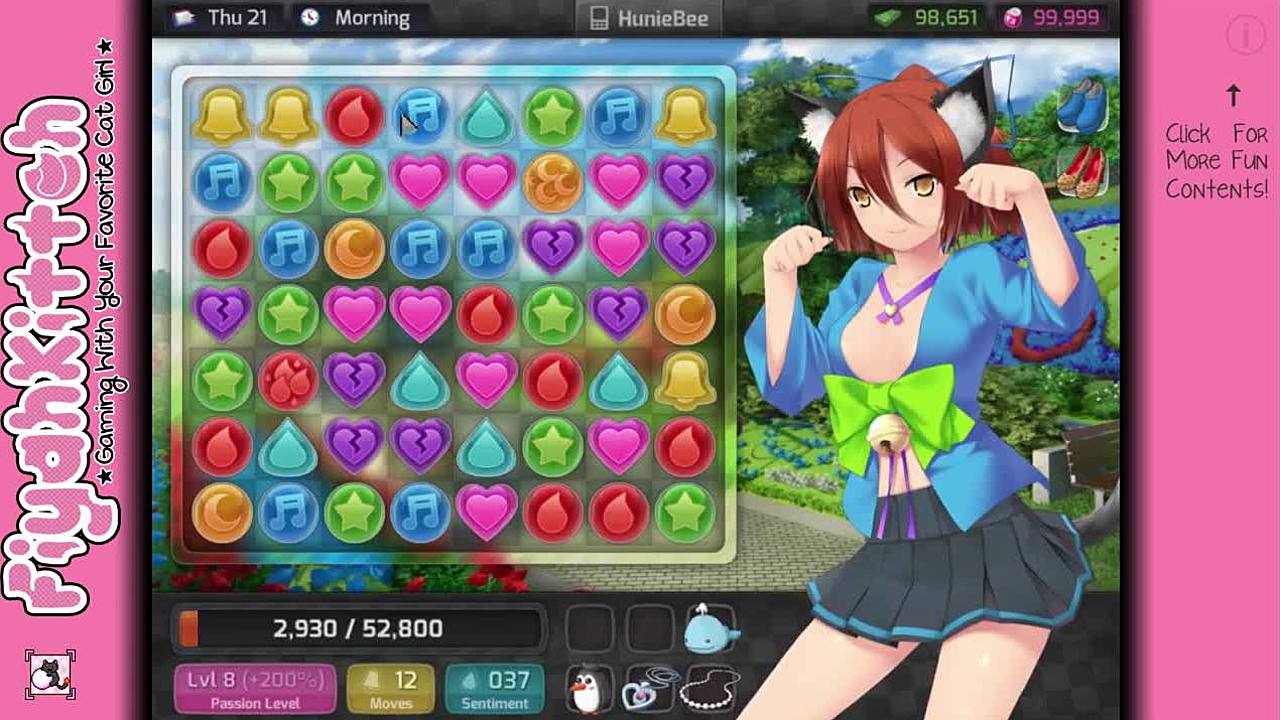
Task: Select the orange triple-moon power token
Action: [x=552, y=180]
